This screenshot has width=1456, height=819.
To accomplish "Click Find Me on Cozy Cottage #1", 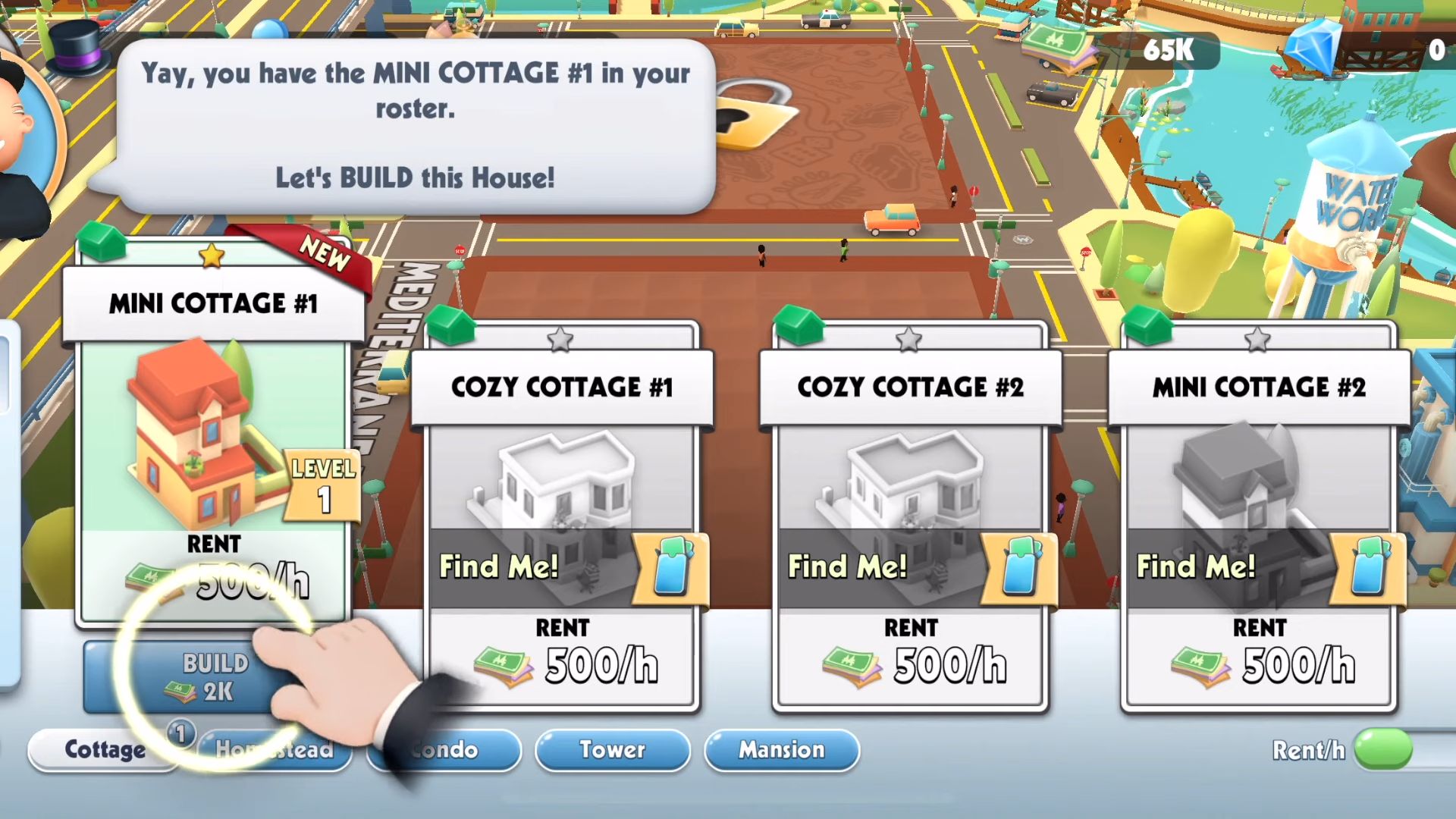I will 499,566.
